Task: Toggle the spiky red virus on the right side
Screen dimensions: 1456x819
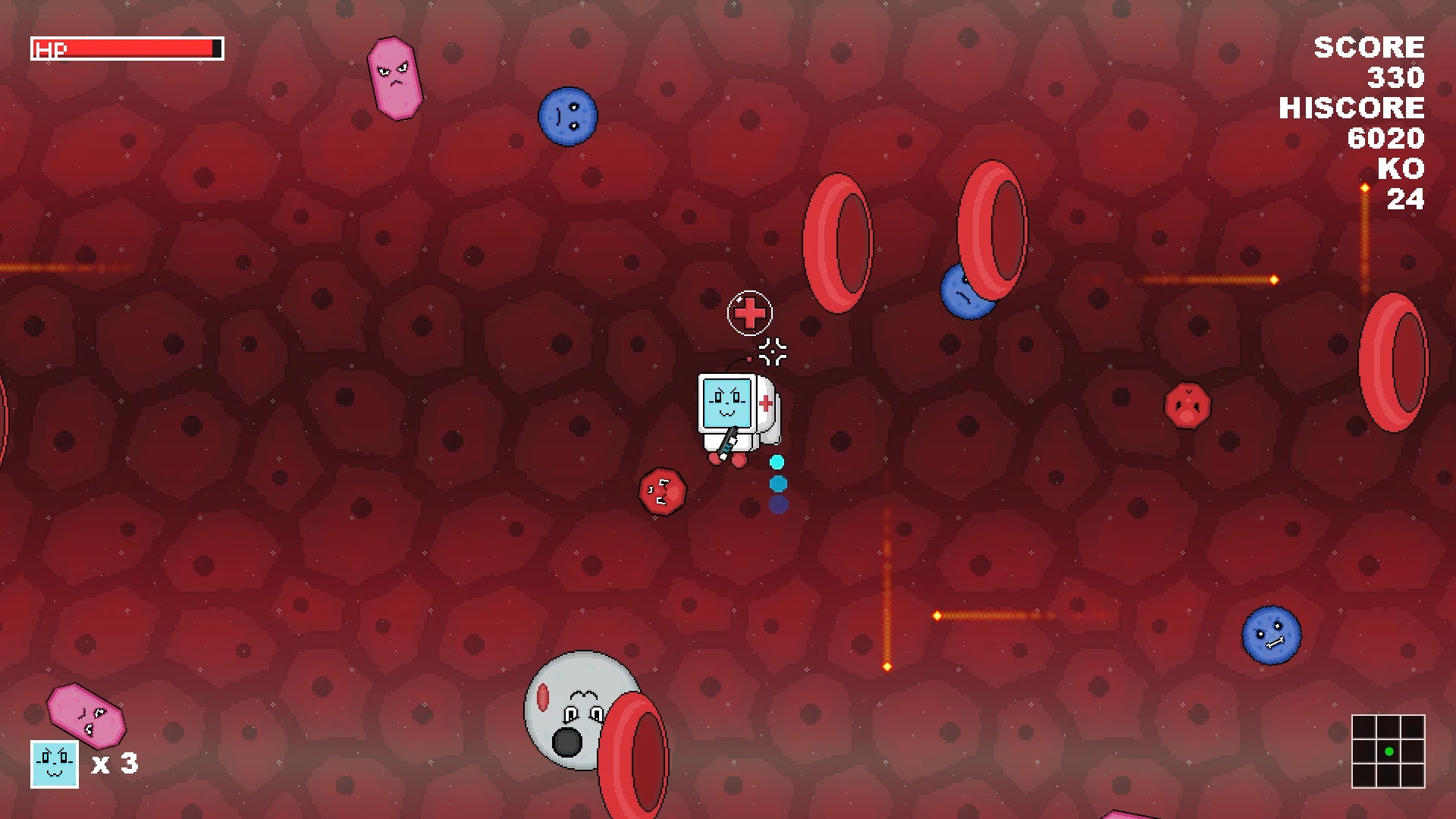Action: (1188, 406)
